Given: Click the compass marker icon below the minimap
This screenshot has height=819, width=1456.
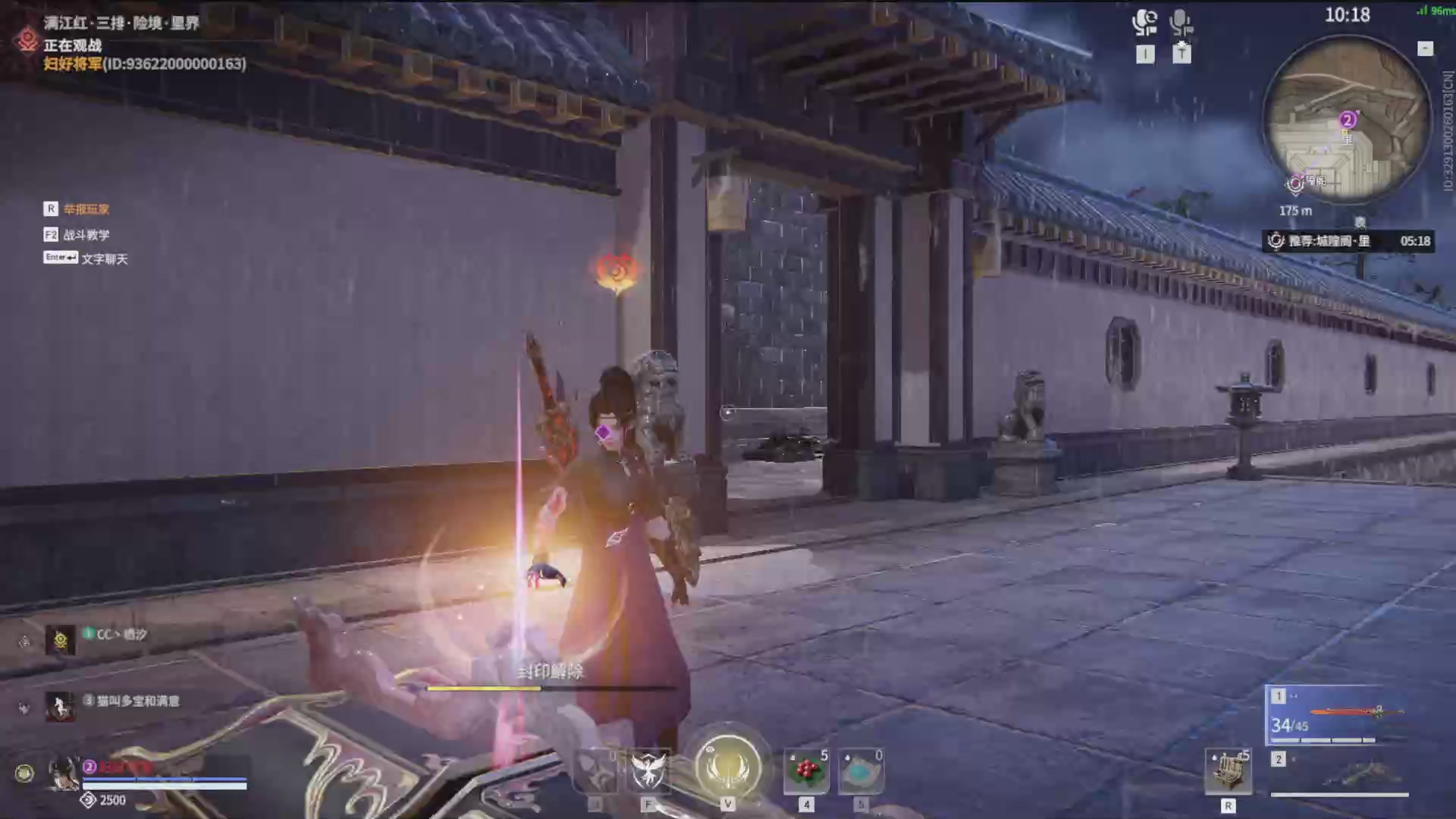Looking at the screenshot, I should pos(1360,222).
